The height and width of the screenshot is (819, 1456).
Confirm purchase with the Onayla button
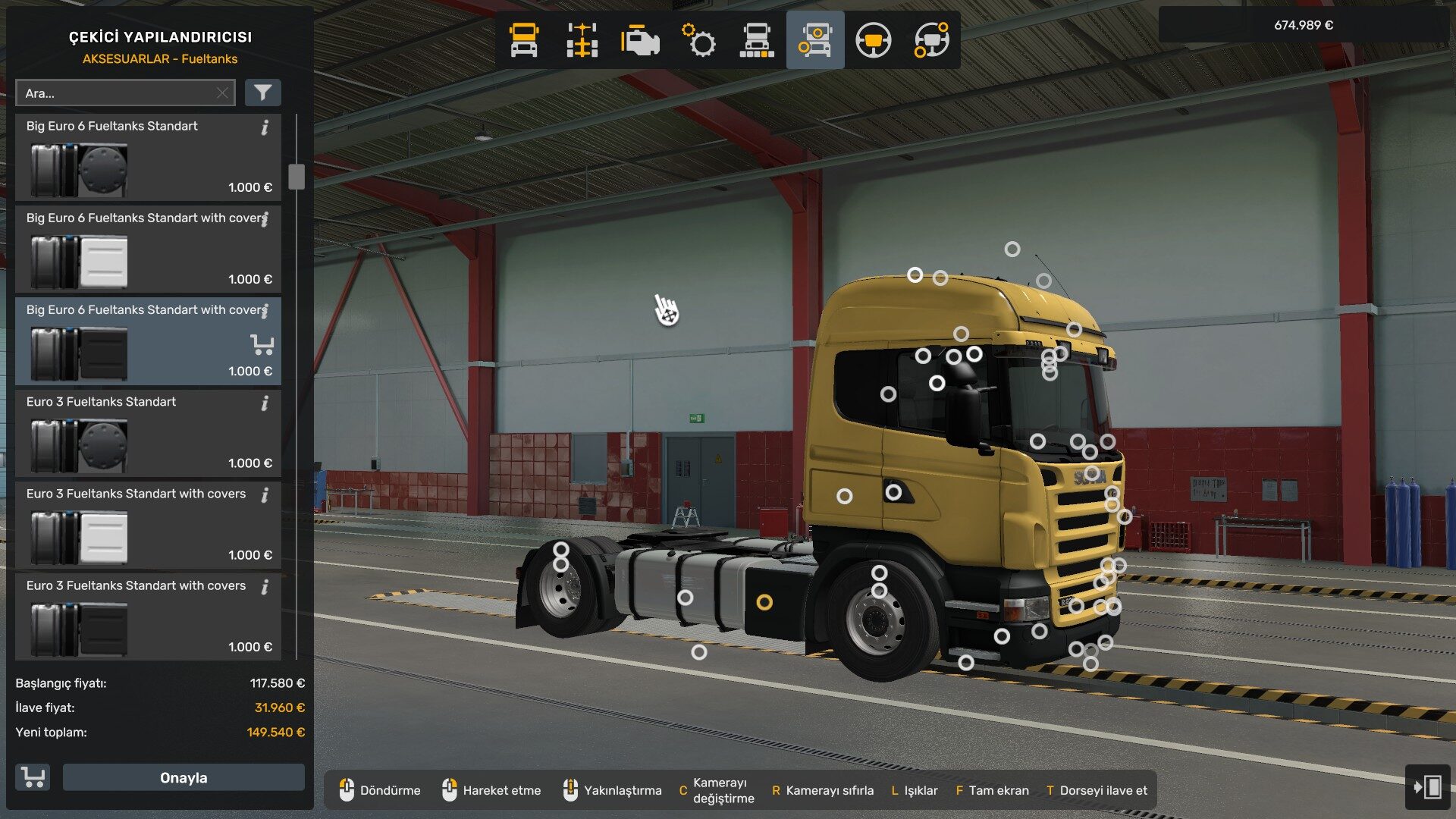[184, 777]
